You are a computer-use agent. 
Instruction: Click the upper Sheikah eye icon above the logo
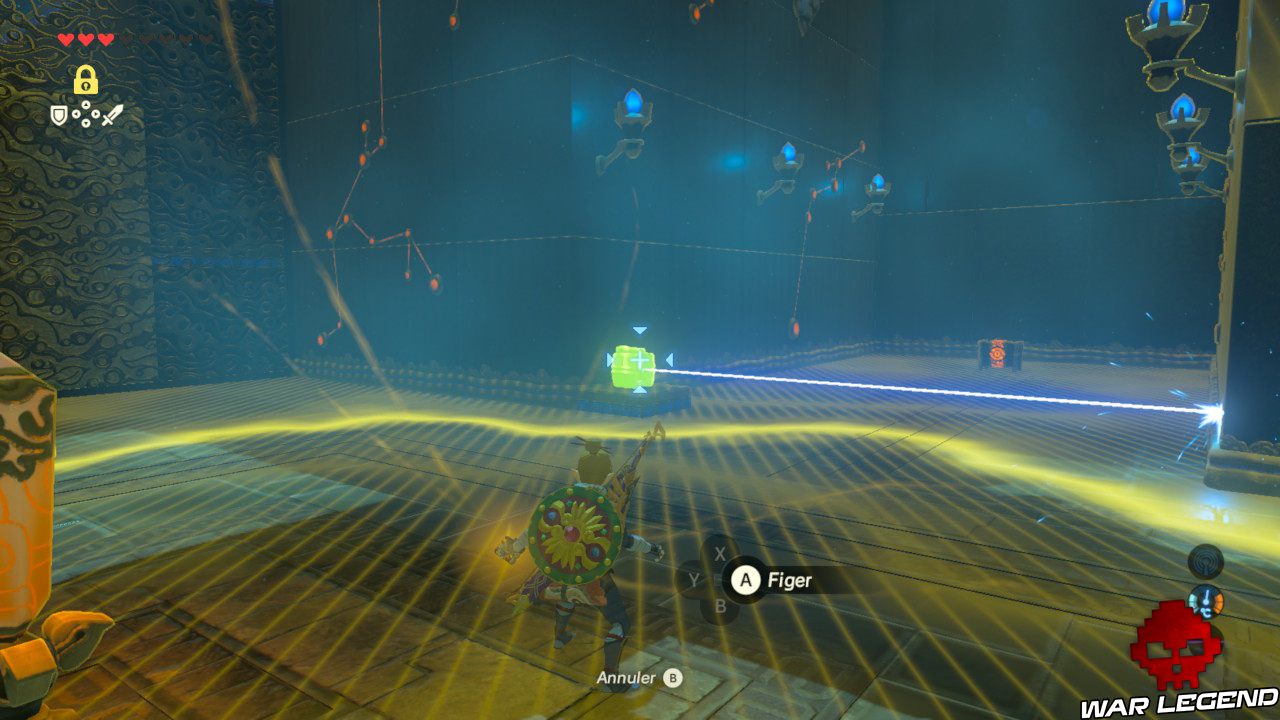(x=1207, y=562)
